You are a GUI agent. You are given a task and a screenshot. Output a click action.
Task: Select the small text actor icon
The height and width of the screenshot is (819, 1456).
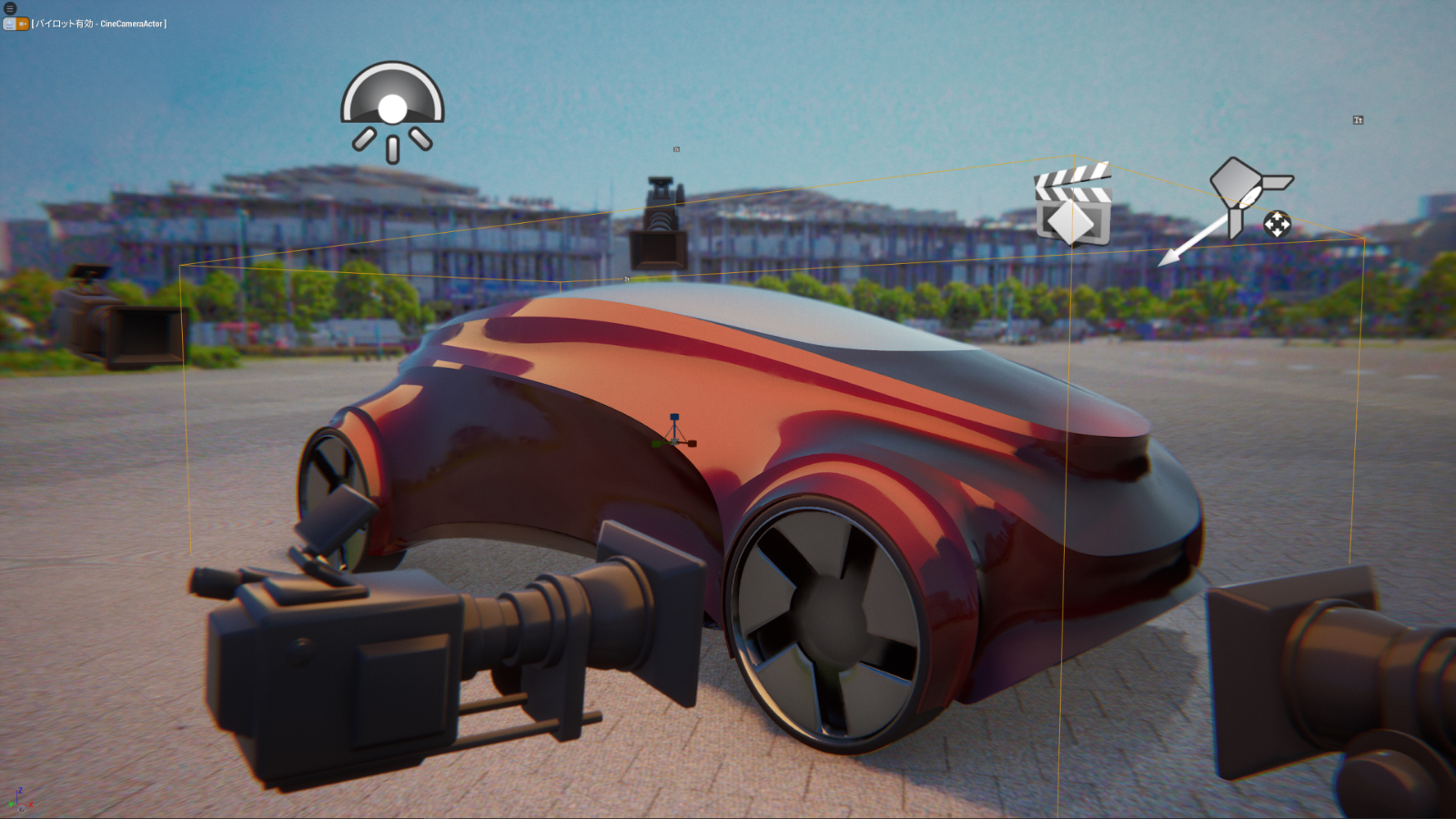point(1358,120)
